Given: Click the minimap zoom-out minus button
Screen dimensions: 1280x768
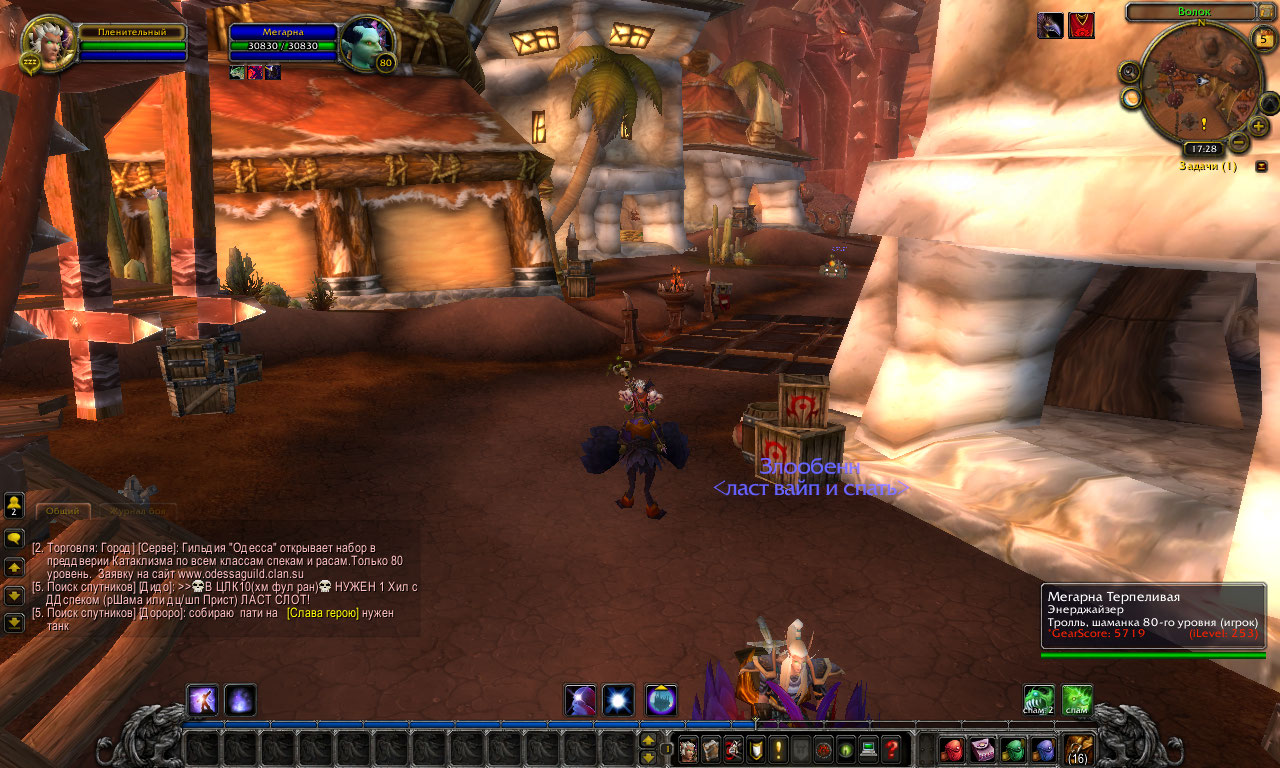Looking at the screenshot, I should click(1237, 142).
